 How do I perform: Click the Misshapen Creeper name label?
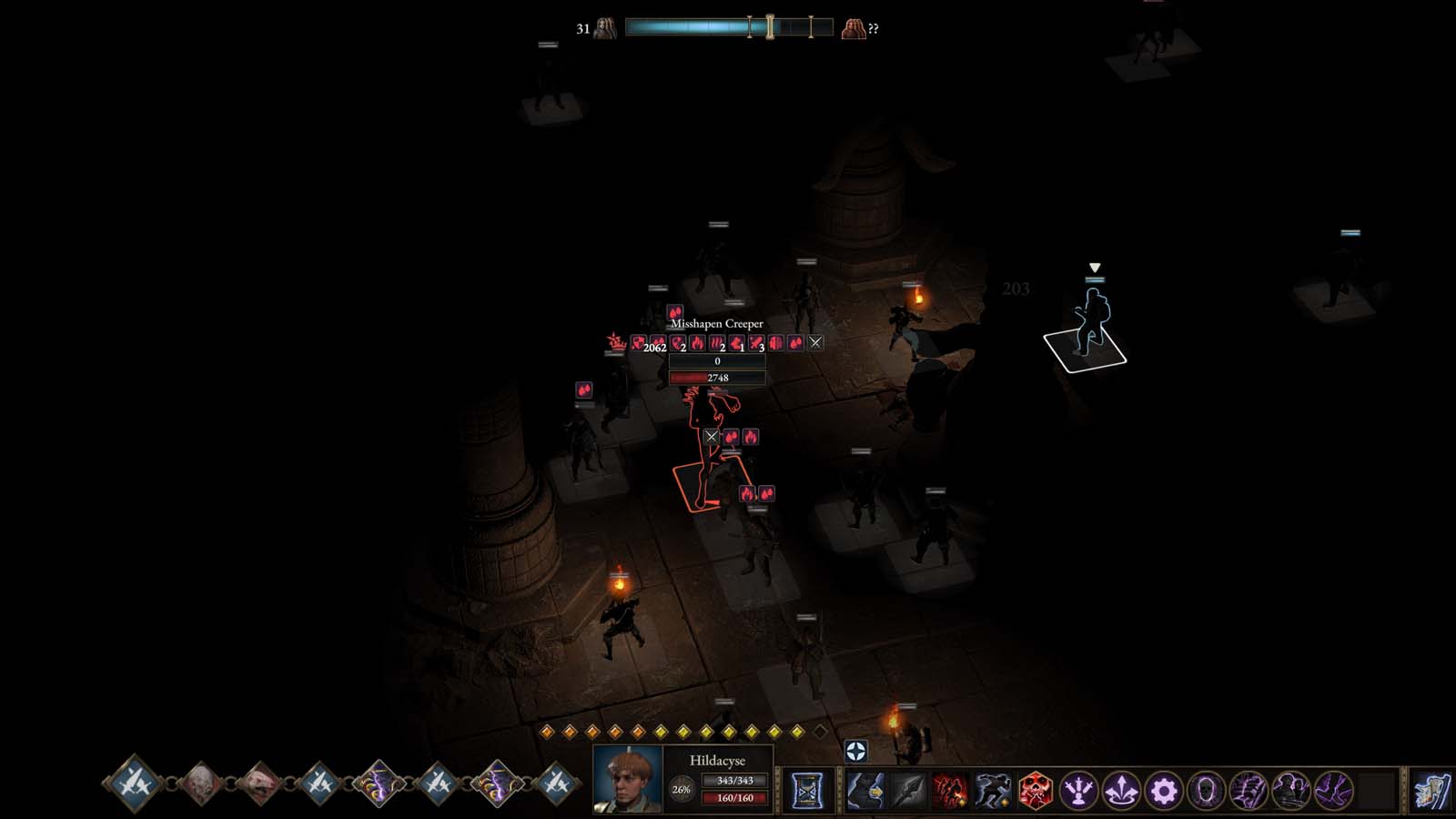[x=715, y=323]
